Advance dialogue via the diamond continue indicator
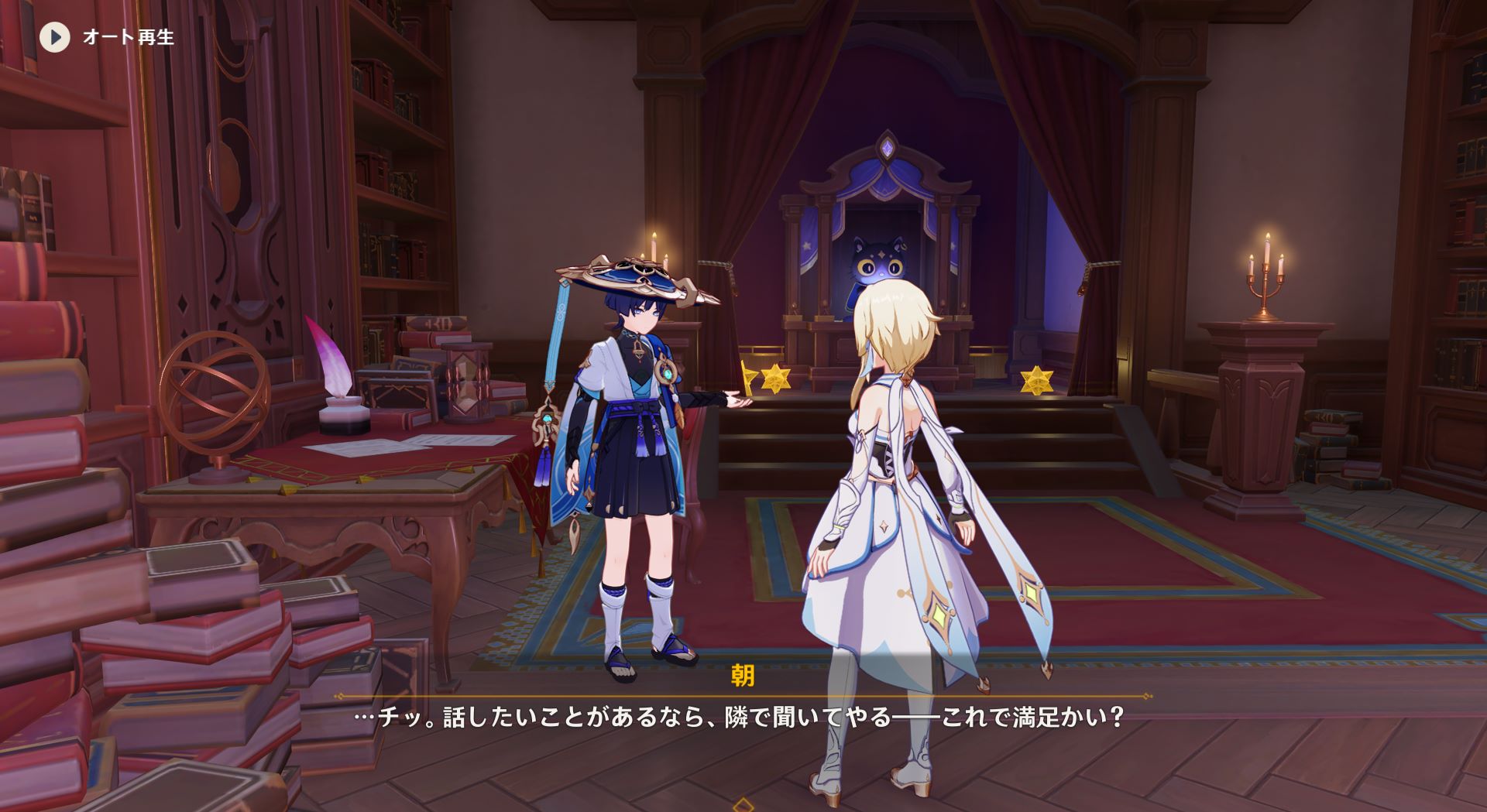This screenshot has height=812, width=1487. [x=743, y=805]
